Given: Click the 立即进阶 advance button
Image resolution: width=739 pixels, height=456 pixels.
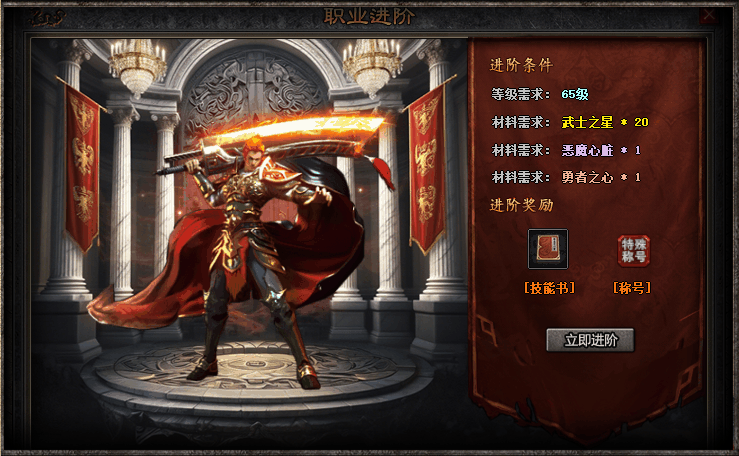Looking at the screenshot, I should (x=590, y=340).
